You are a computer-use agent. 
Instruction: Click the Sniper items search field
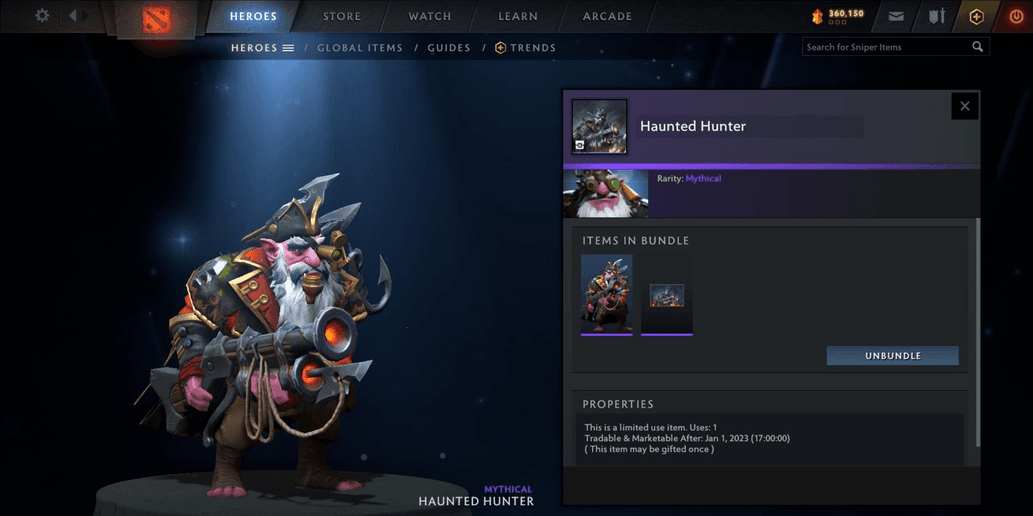click(x=887, y=47)
